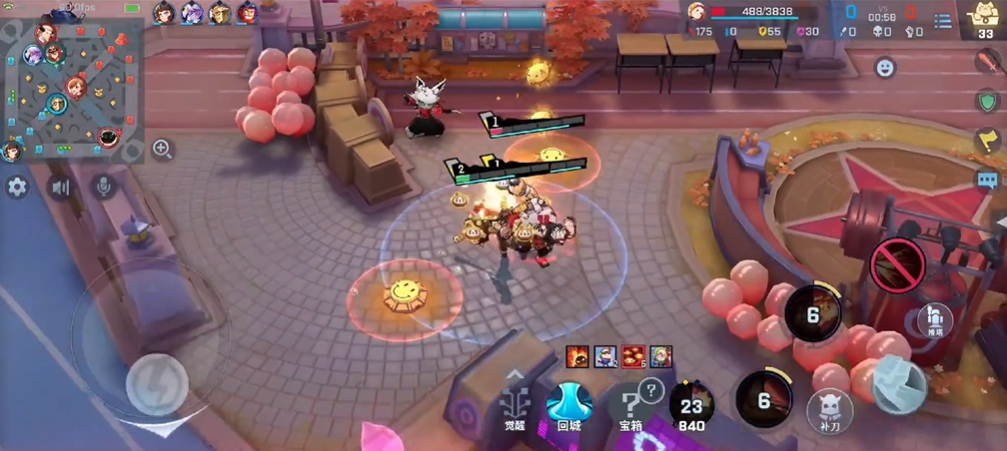Open the 宝箱 treasure chest
This screenshot has width=1007, height=451.
630,406
